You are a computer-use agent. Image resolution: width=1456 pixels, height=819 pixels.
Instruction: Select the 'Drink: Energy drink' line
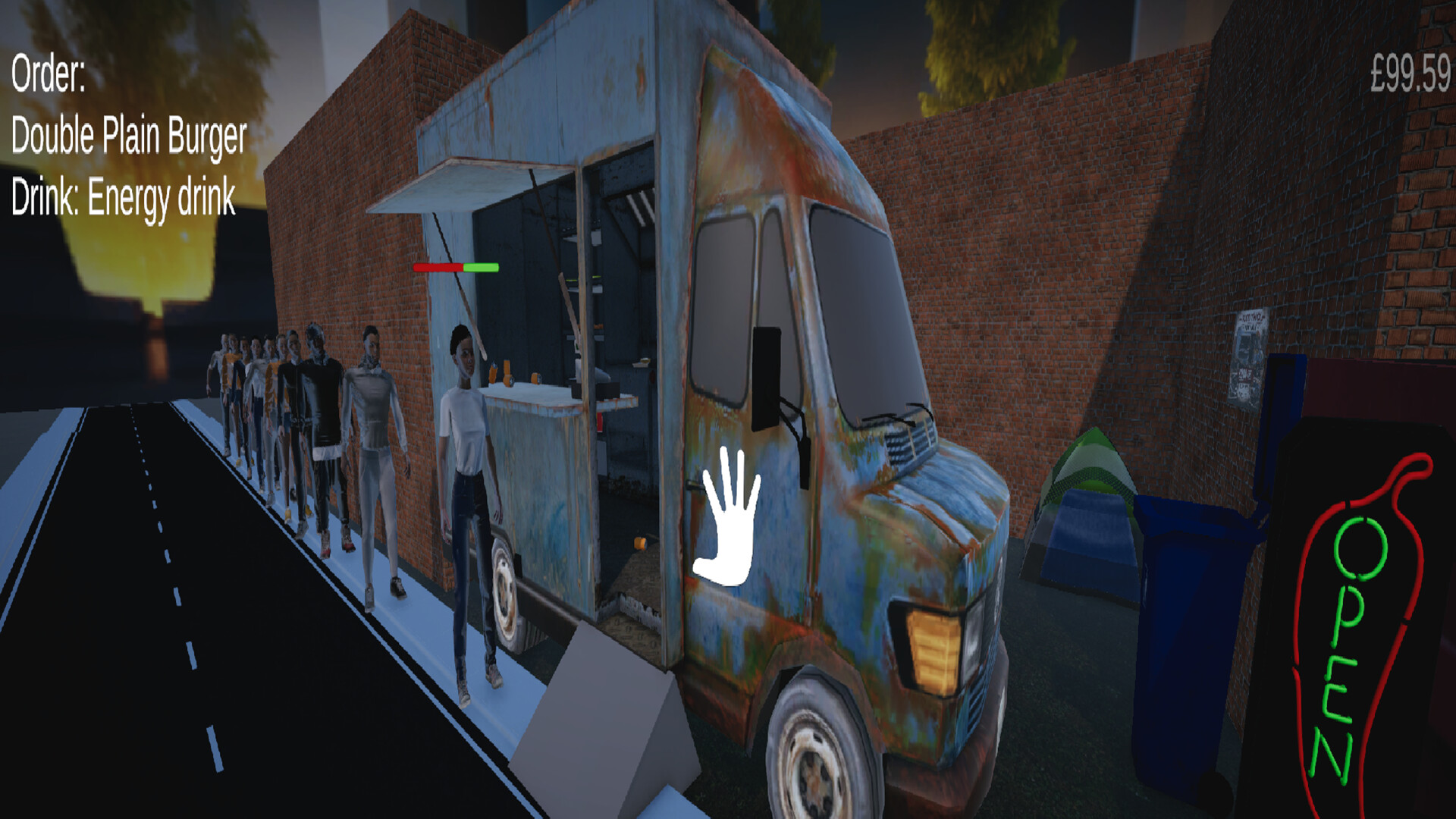click(124, 199)
